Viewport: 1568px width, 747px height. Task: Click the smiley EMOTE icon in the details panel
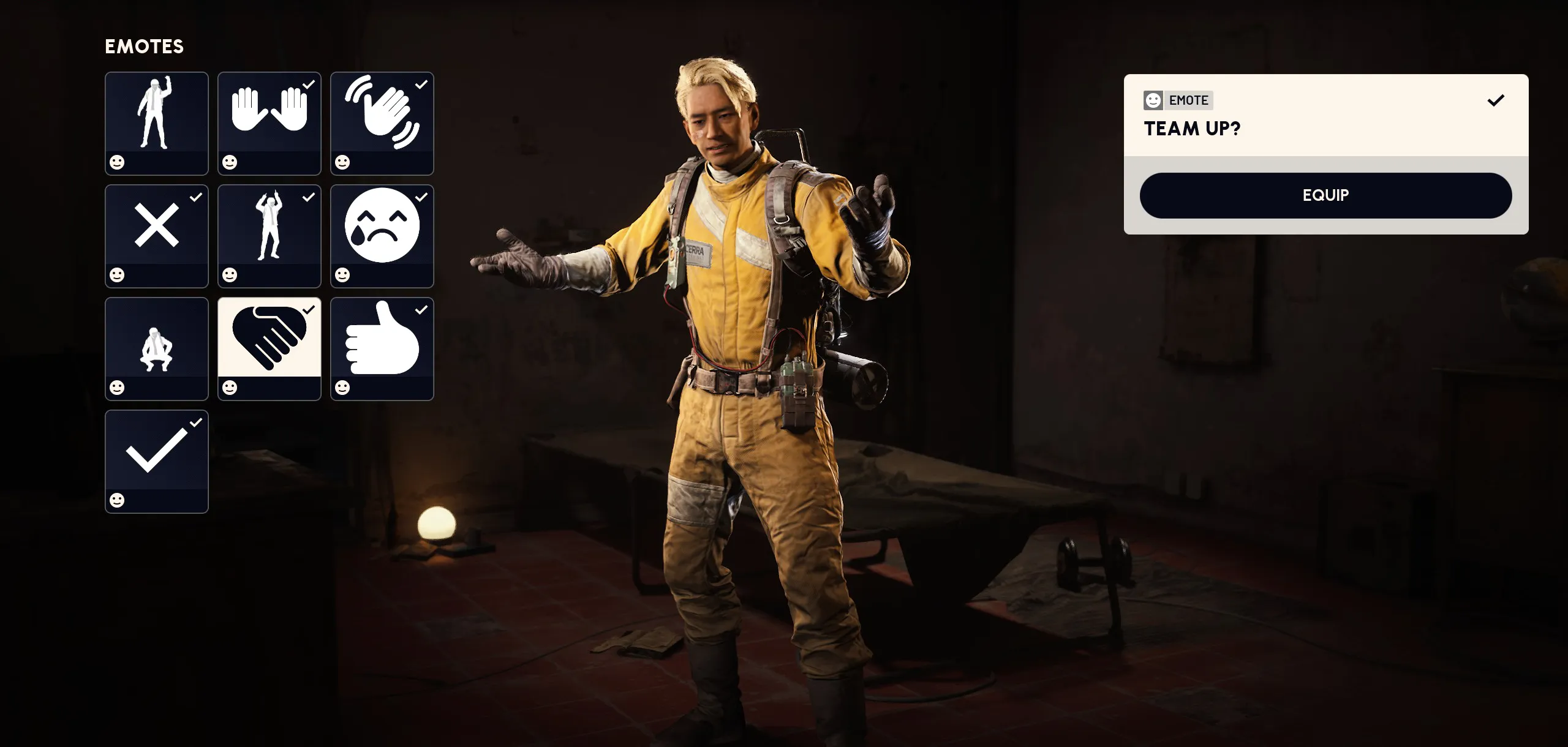click(1154, 100)
